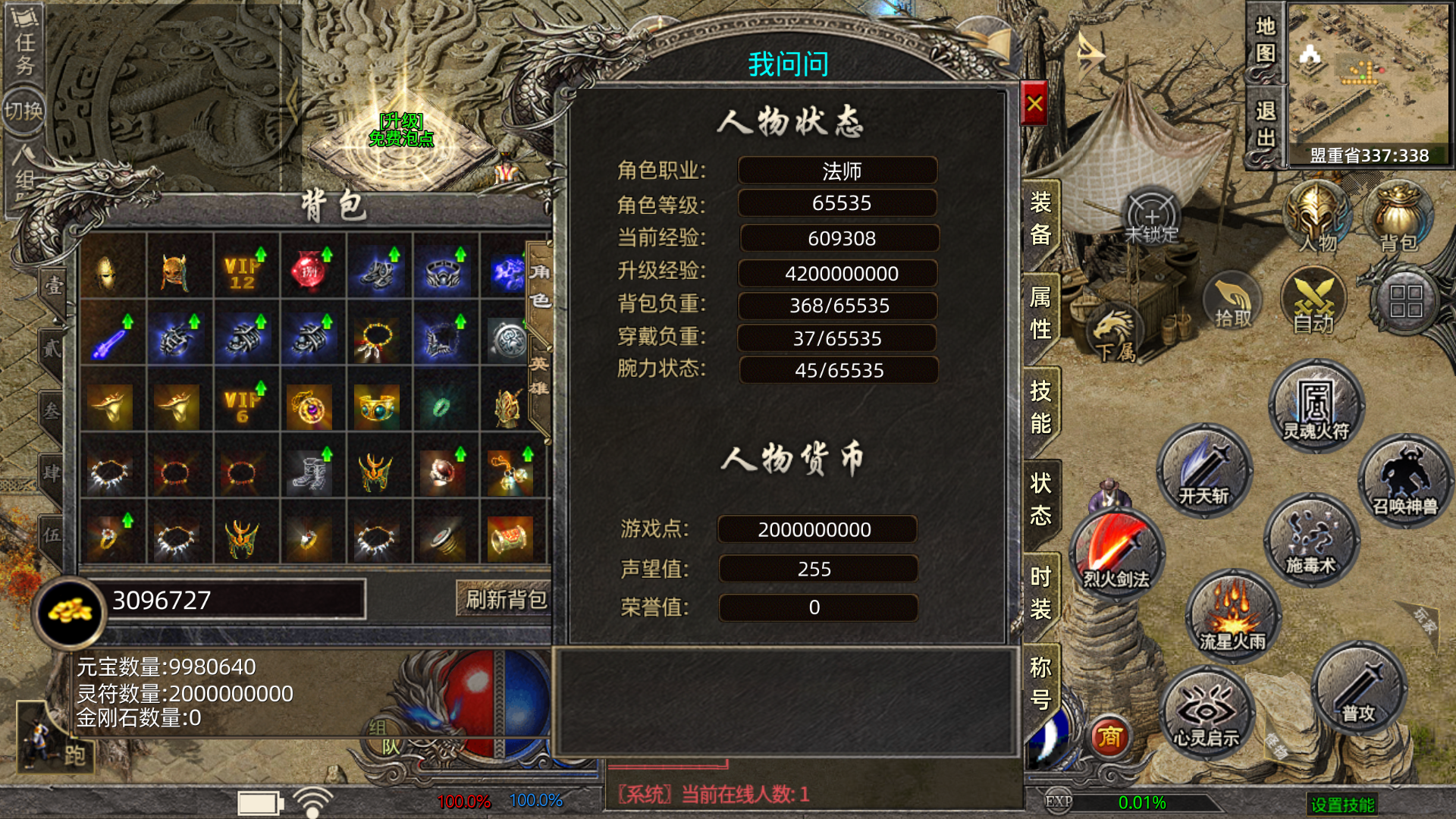Click the 退出 exit button
The height and width of the screenshot is (819, 1456).
(x=1265, y=125)
